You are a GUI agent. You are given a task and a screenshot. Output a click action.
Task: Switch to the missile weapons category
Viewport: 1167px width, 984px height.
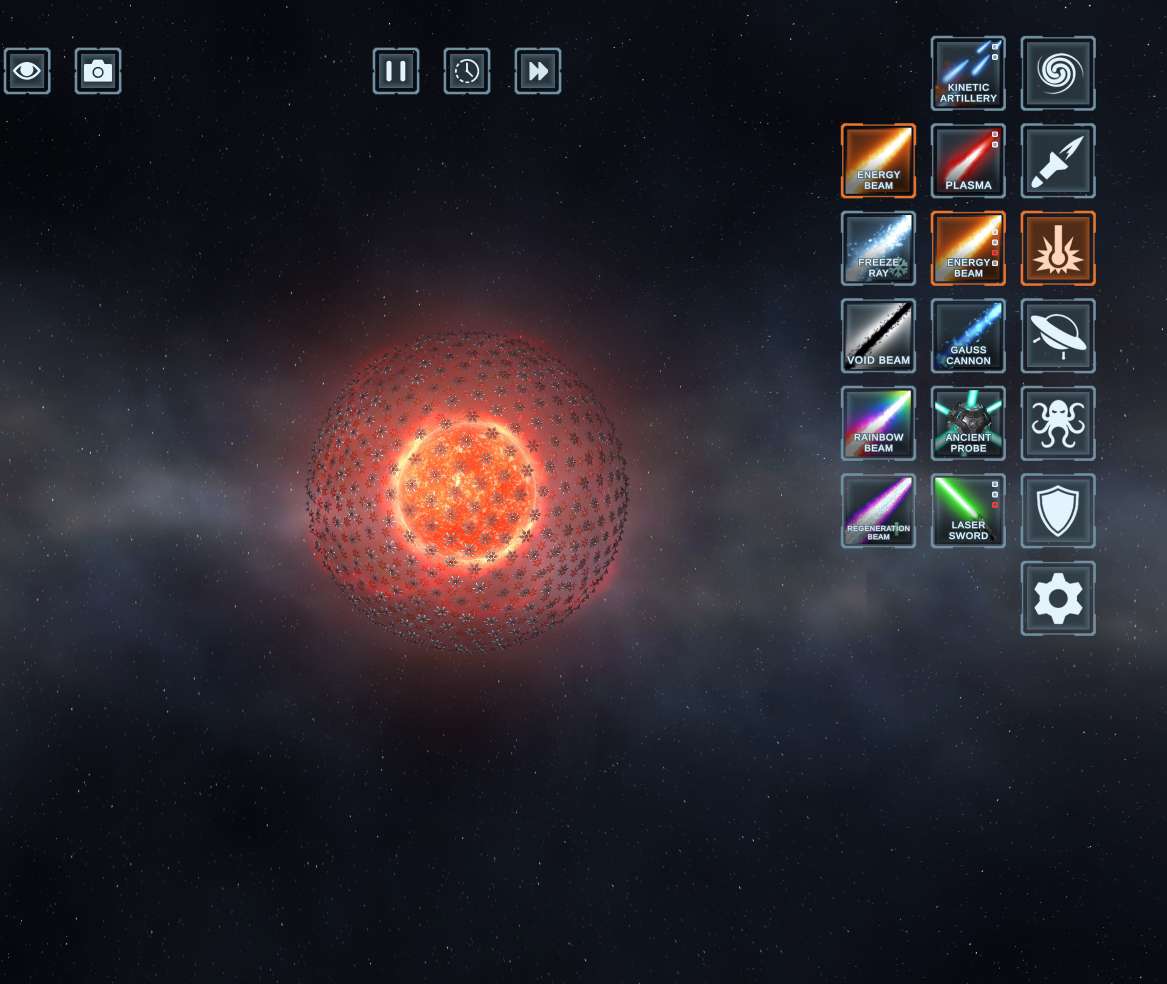tap(1058, 160)
